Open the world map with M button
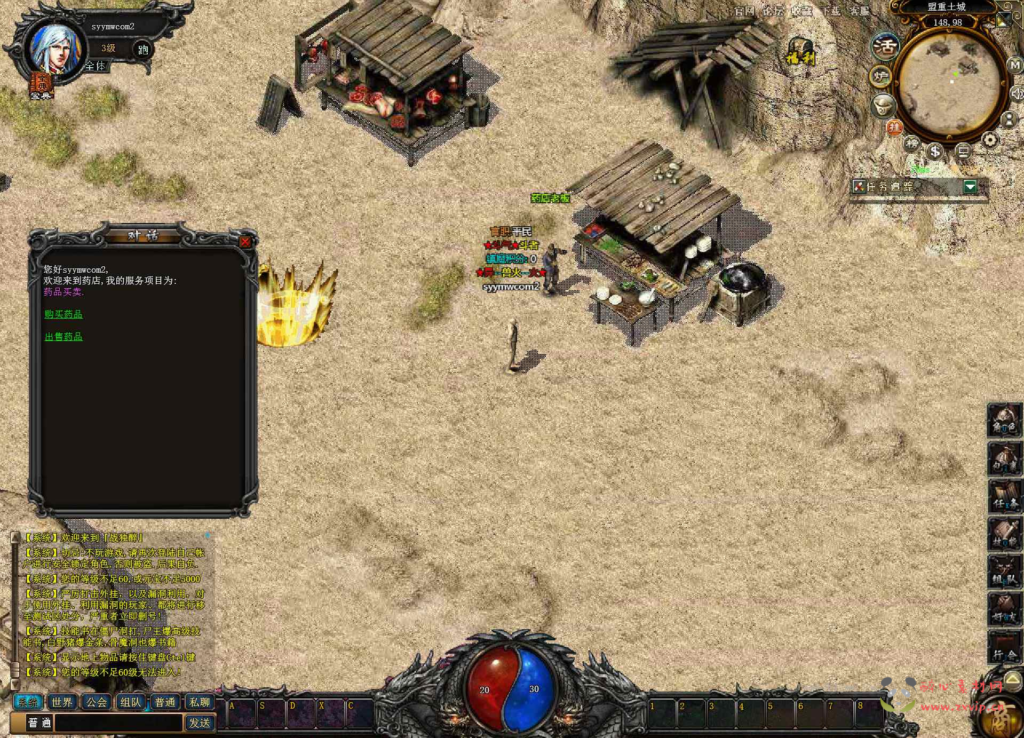The image size is (1024, 738). (1014, 66)
